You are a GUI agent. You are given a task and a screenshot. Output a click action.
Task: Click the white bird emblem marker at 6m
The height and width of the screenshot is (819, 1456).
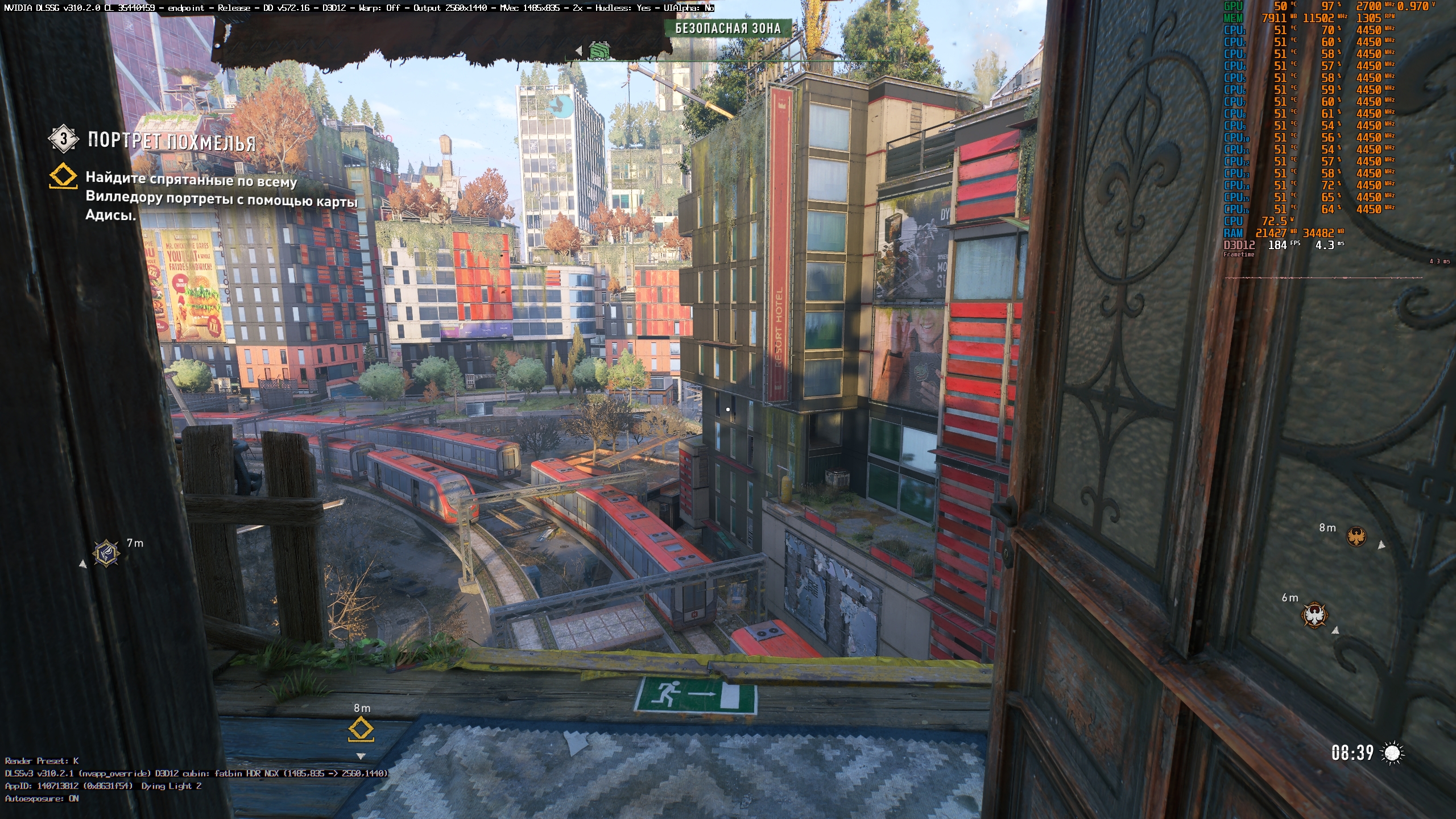click(x=1314, y=615)
